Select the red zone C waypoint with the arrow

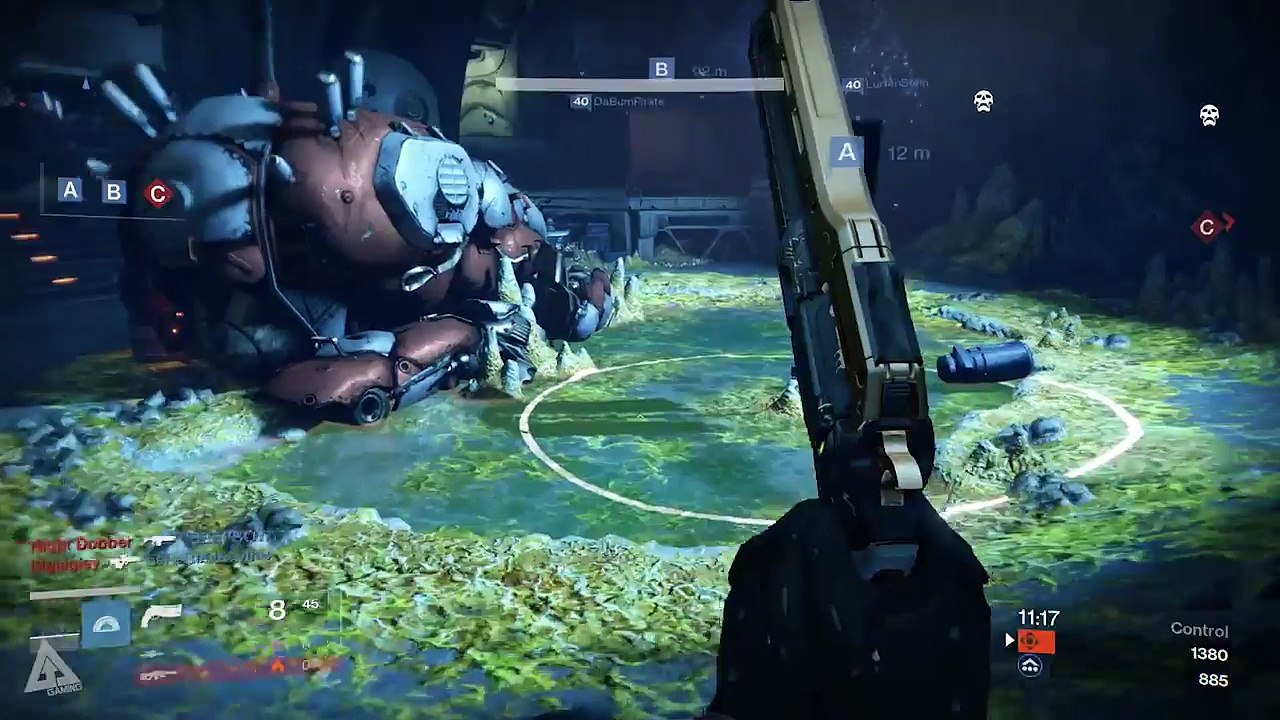tap(1207, 228)
